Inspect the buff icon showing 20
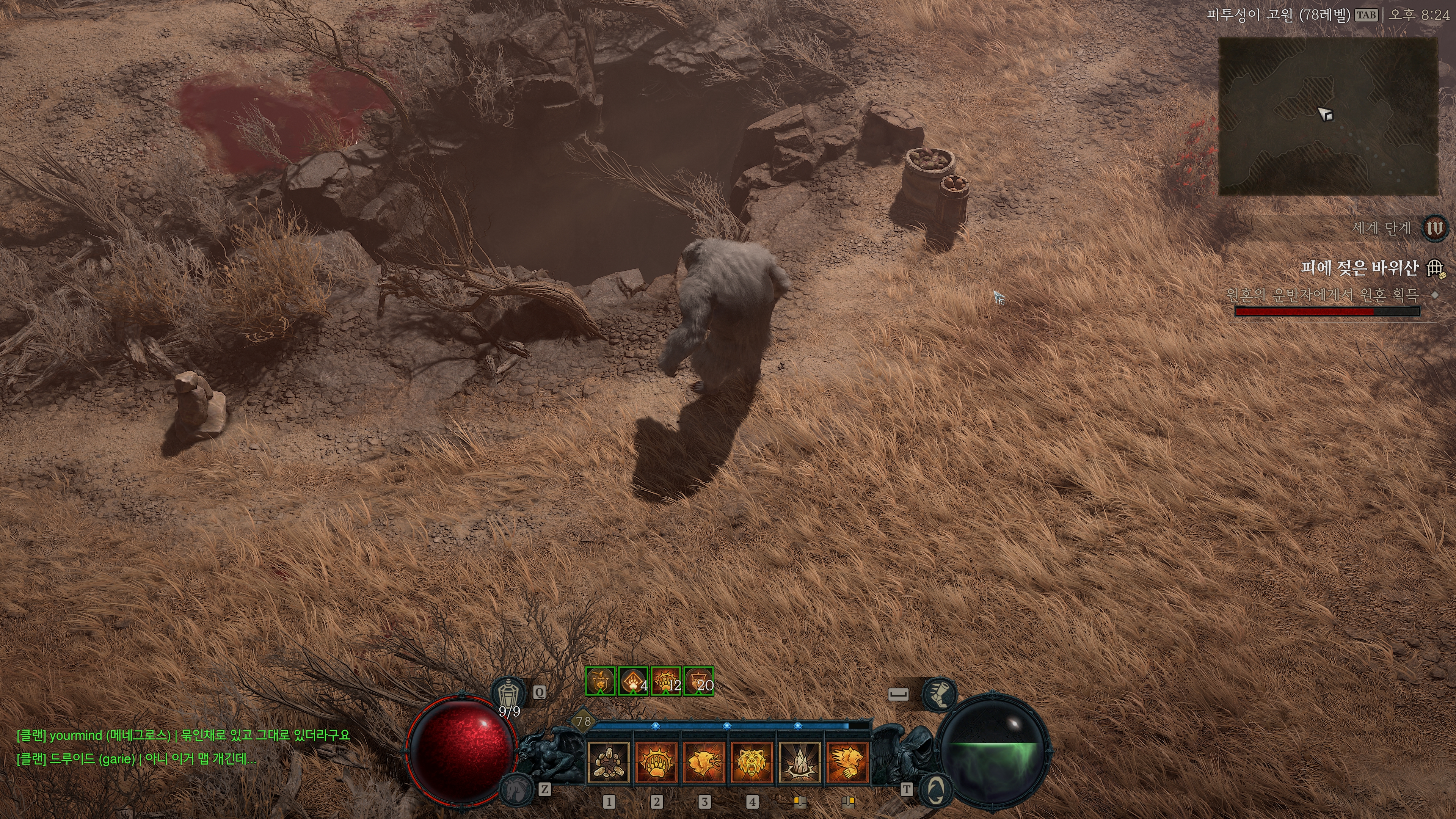Viewport: 1456px width, 819px height. coord(698,681)
